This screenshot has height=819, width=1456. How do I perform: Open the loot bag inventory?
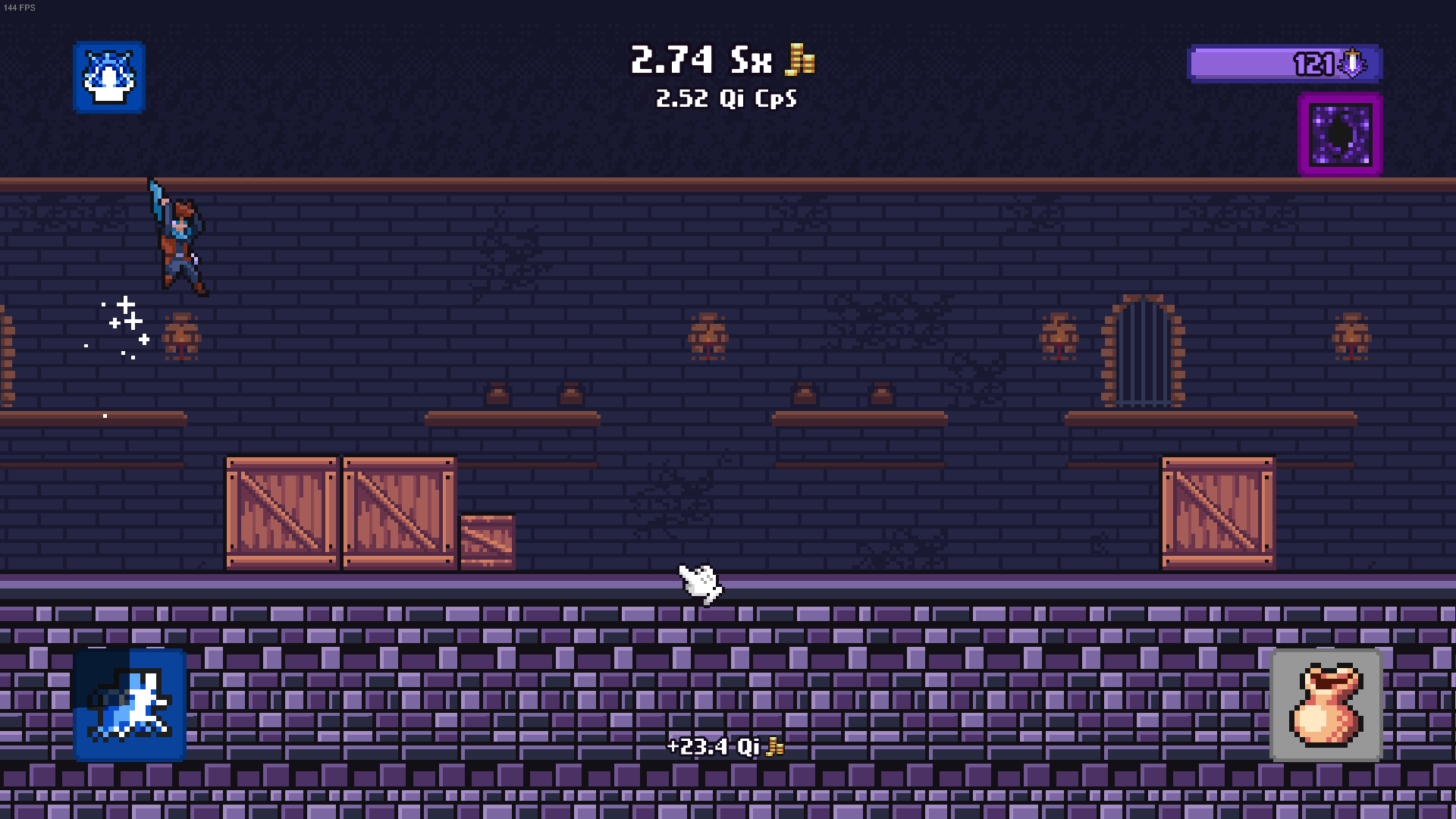pyautogui.click(x=1326, y=705)
